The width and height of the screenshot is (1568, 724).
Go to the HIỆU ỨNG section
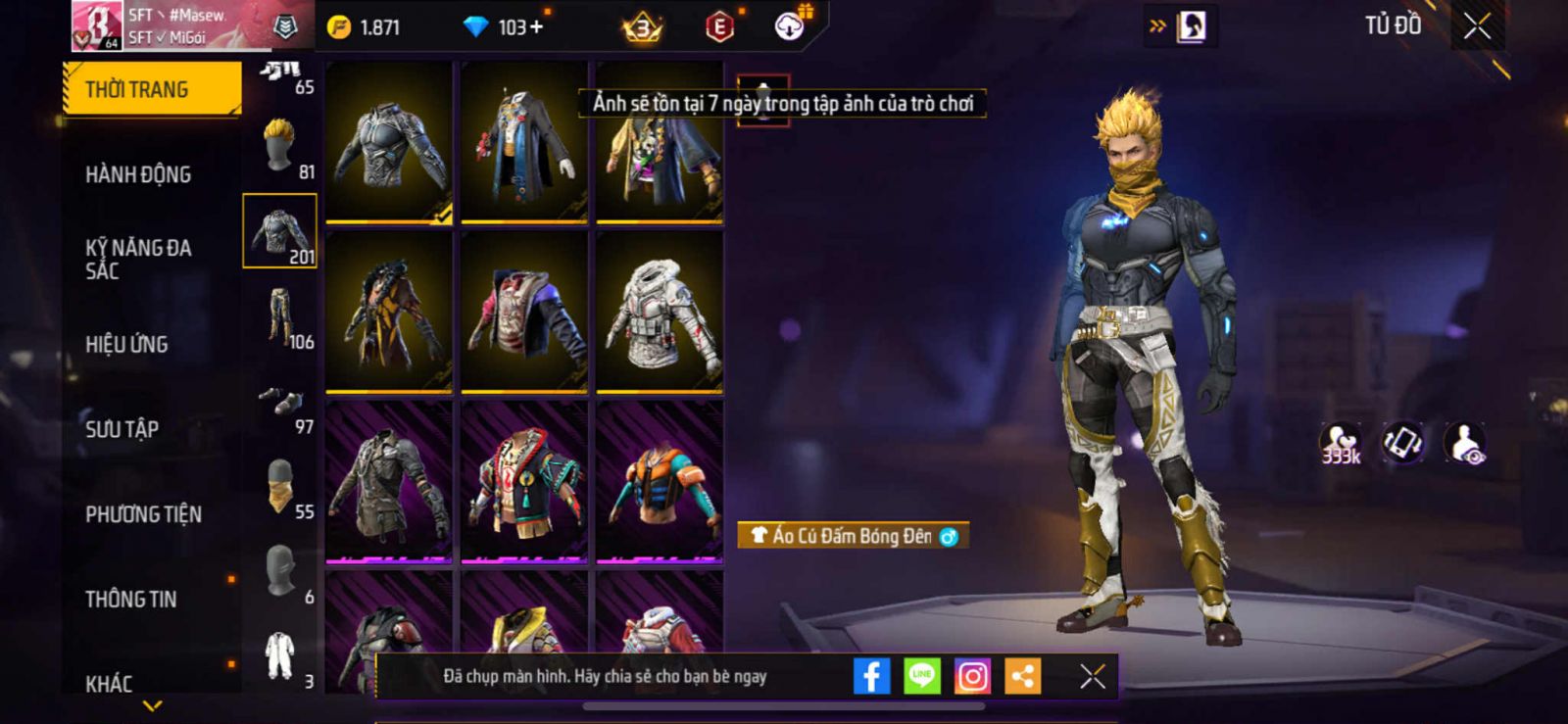(x=126, y=344)
